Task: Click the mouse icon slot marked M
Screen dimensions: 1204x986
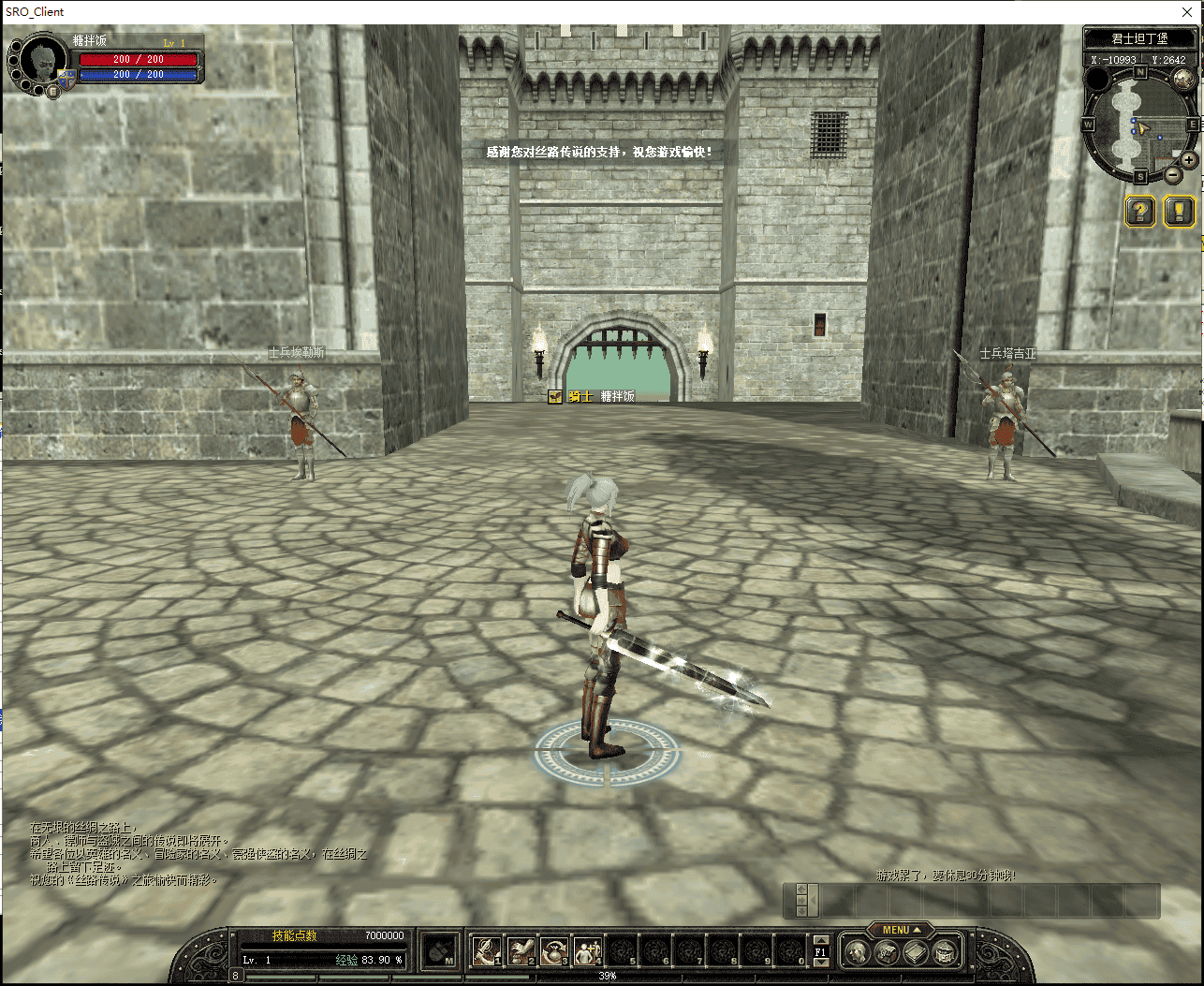Action: tap(437, 951)
